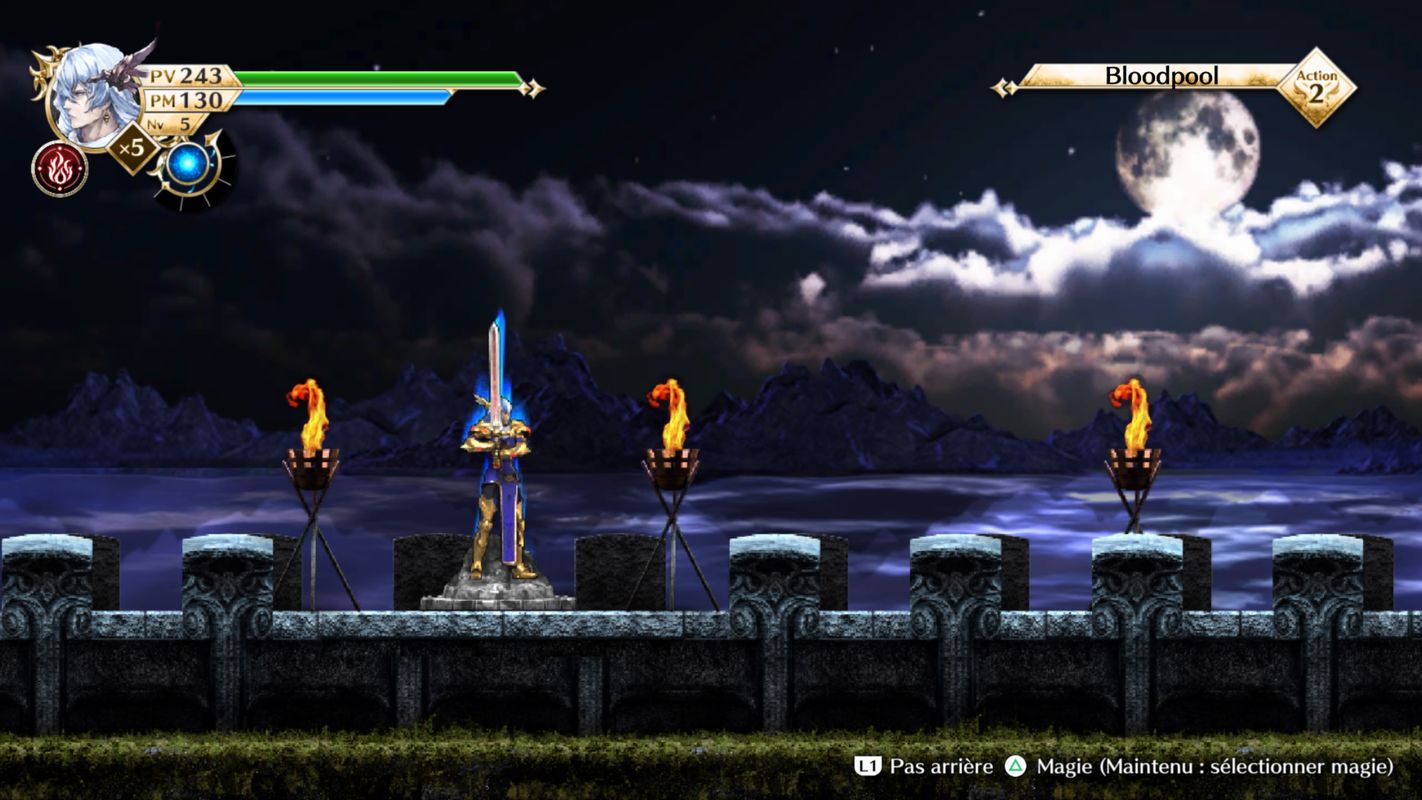
Task: Click the Bloodpool Action diamond badge
Action: click(x=1316, y=87)
